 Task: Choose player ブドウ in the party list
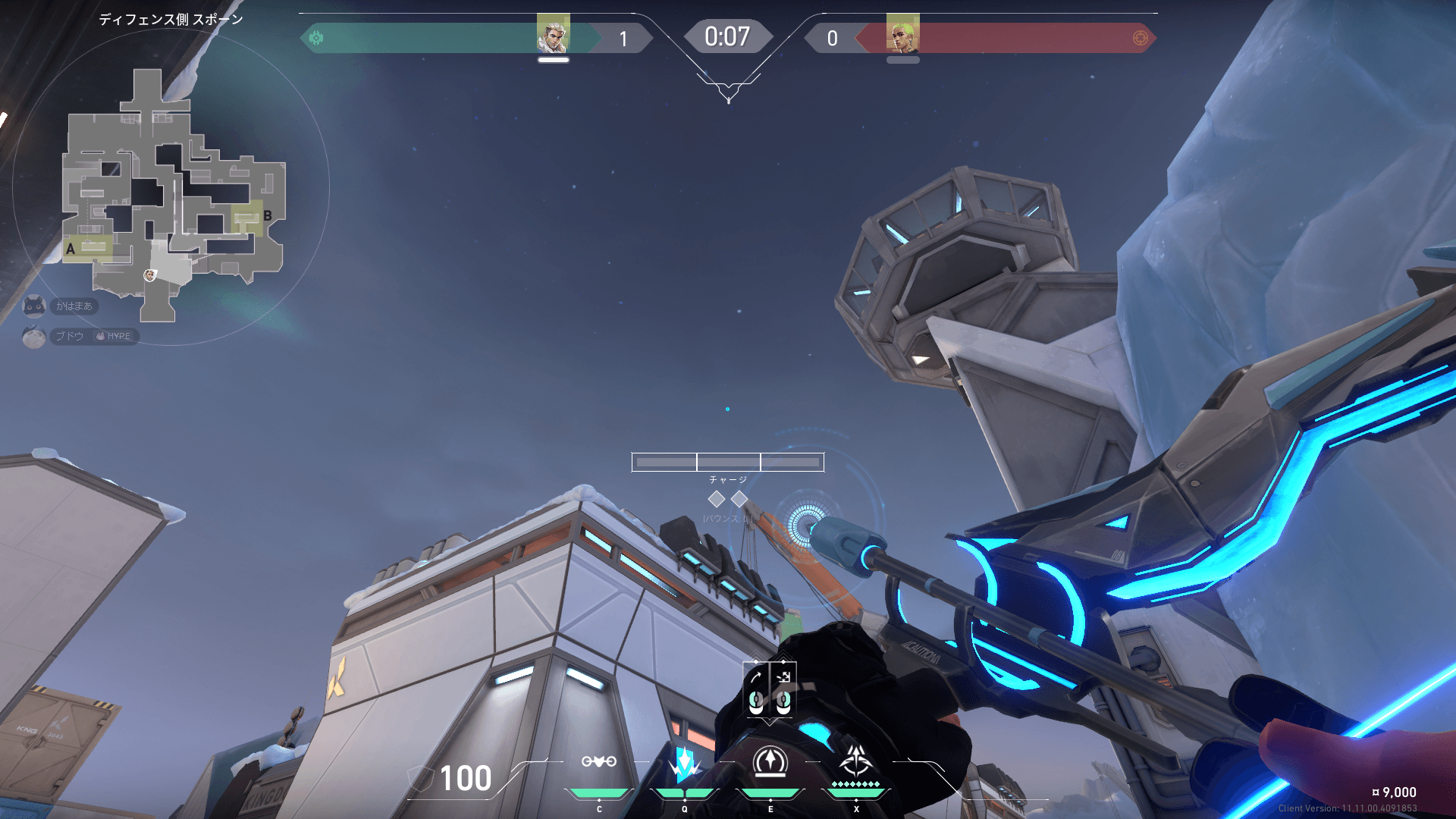tap(69, 336)
